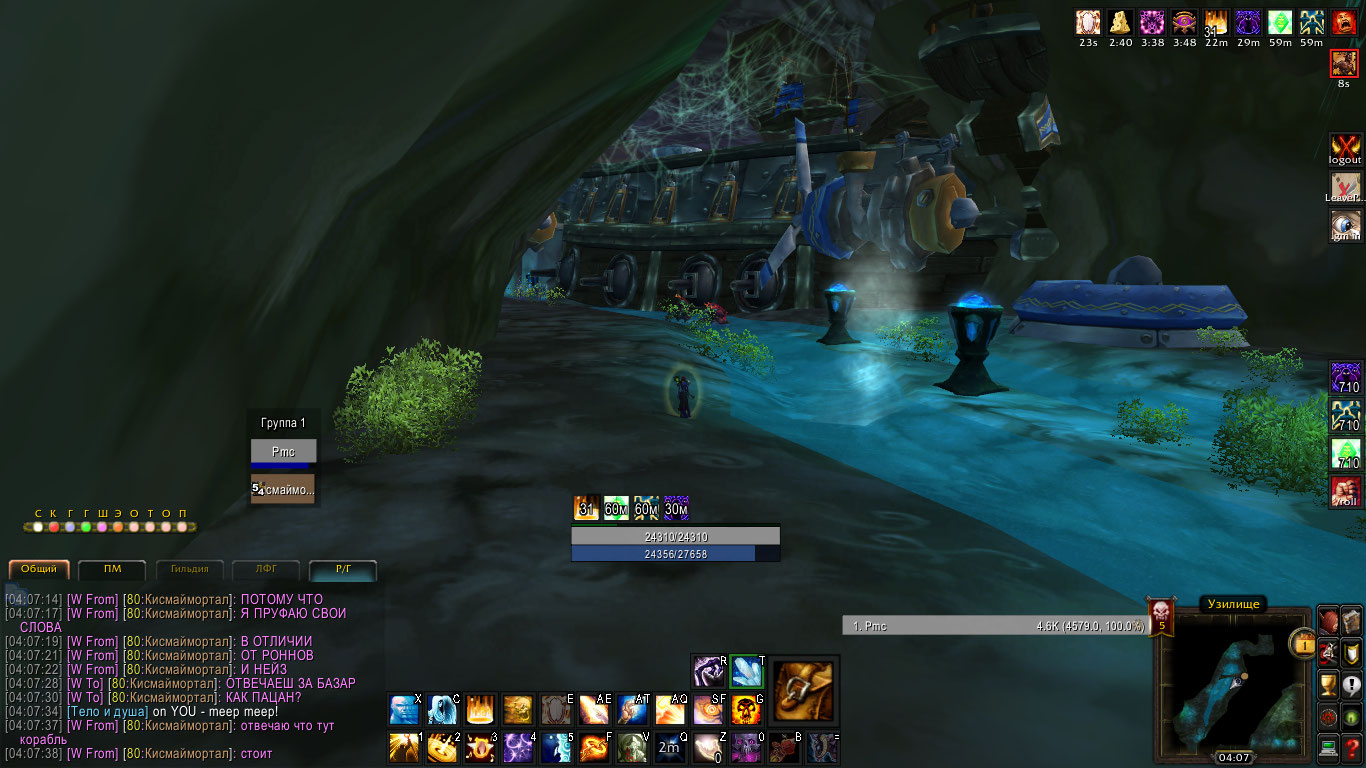Image resolution: width=1366 pixels, height=768 pixels.
Task: Open the achievements trophy cup button
Action: (1328, 685)
